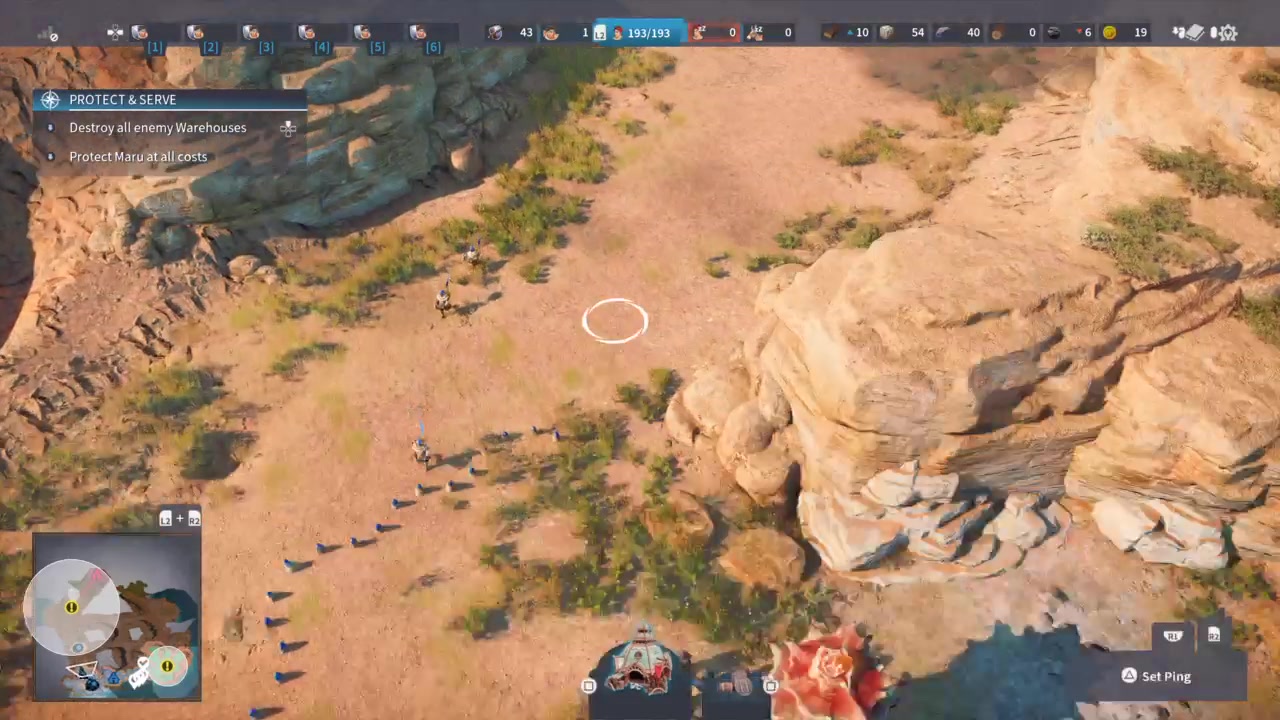Select control group 2 in the top bar
Viewport: 1280px width, 720px height.
pos(197,34)
